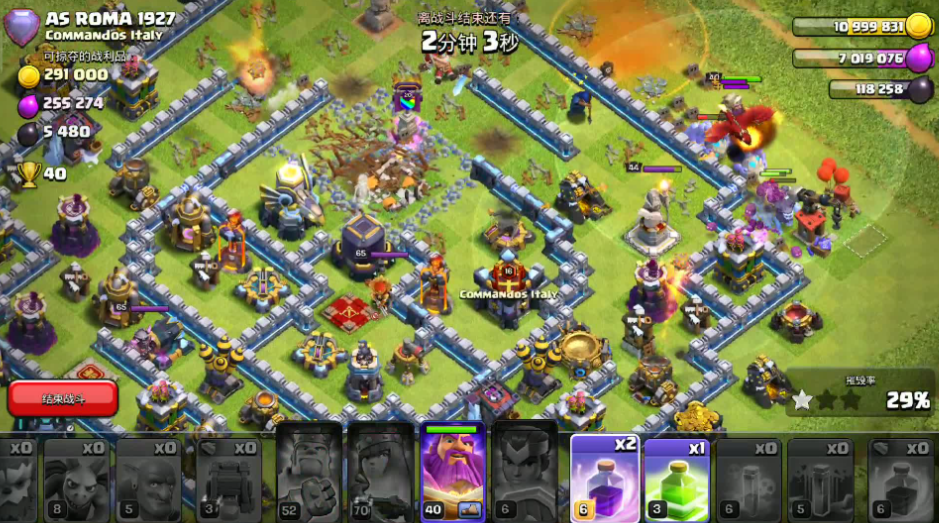
Task: Pick the greyed-out Minion troop slot
Action: click(x=76, y=478)
